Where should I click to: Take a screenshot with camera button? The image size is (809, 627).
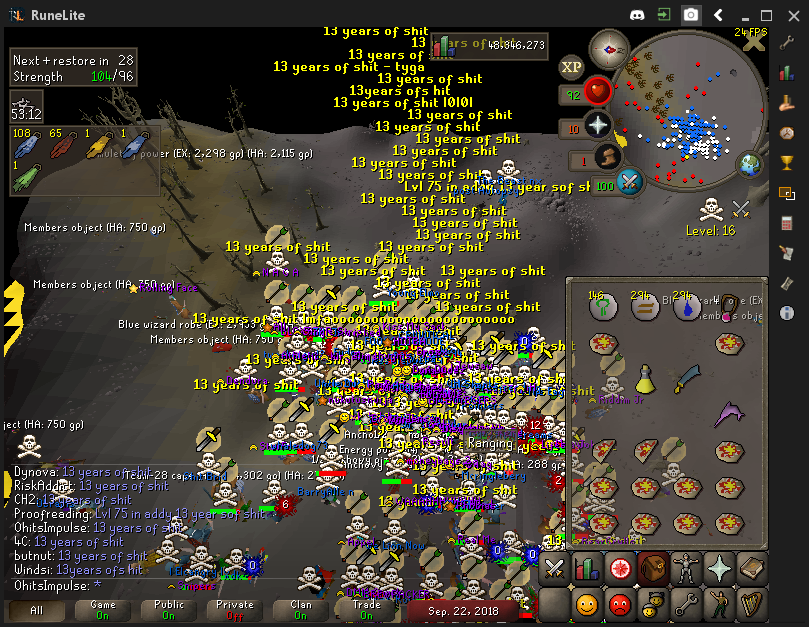[691, 15]
